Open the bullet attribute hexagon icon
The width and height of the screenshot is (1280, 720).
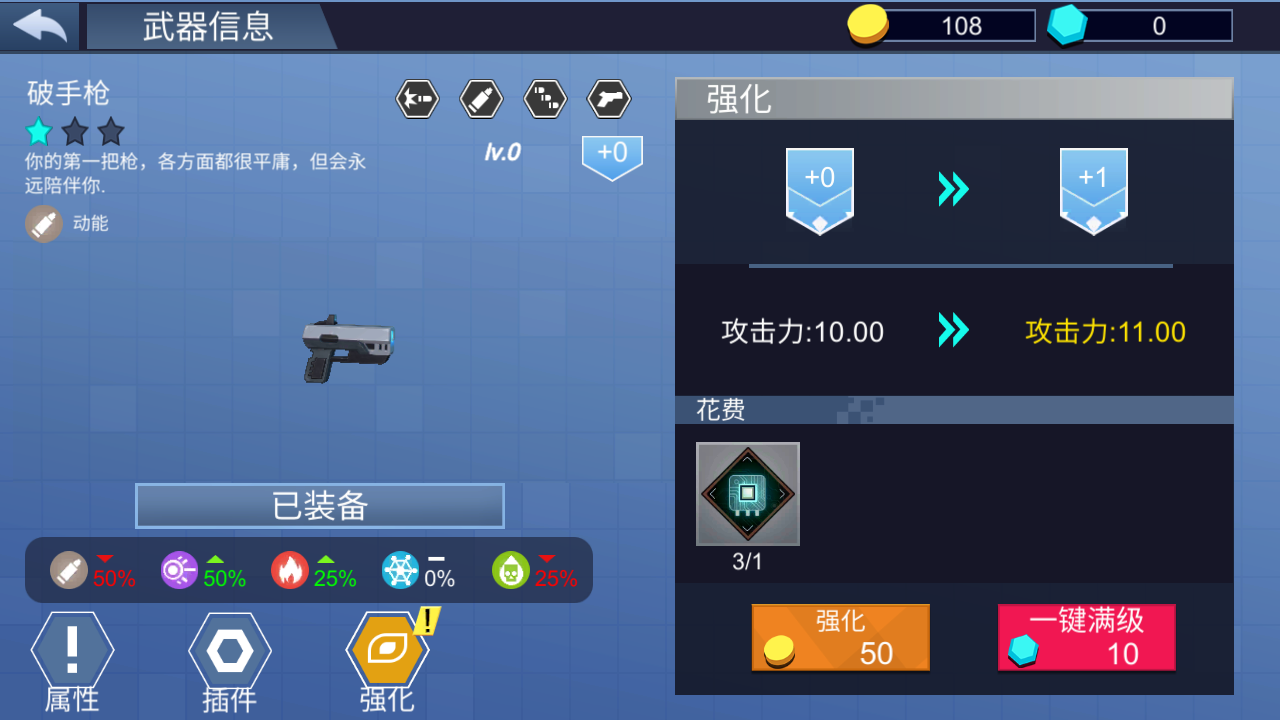point(481,99)
